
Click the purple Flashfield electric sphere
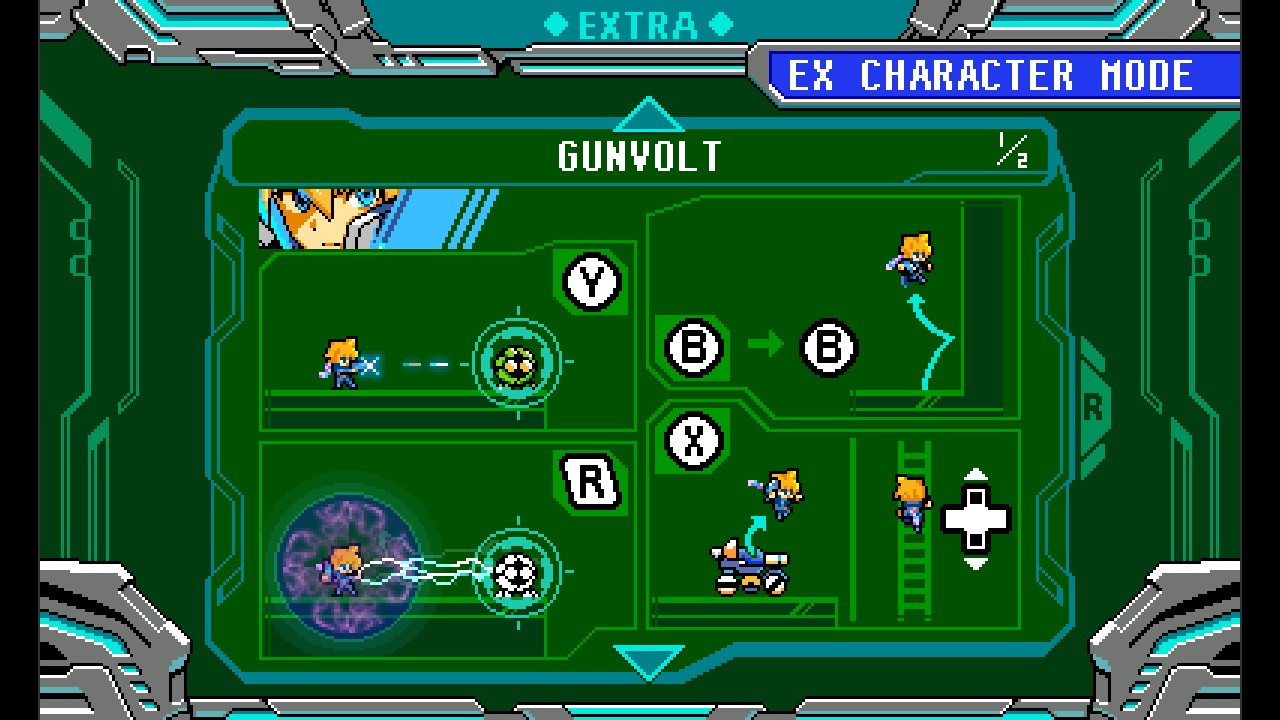[348, 568]
